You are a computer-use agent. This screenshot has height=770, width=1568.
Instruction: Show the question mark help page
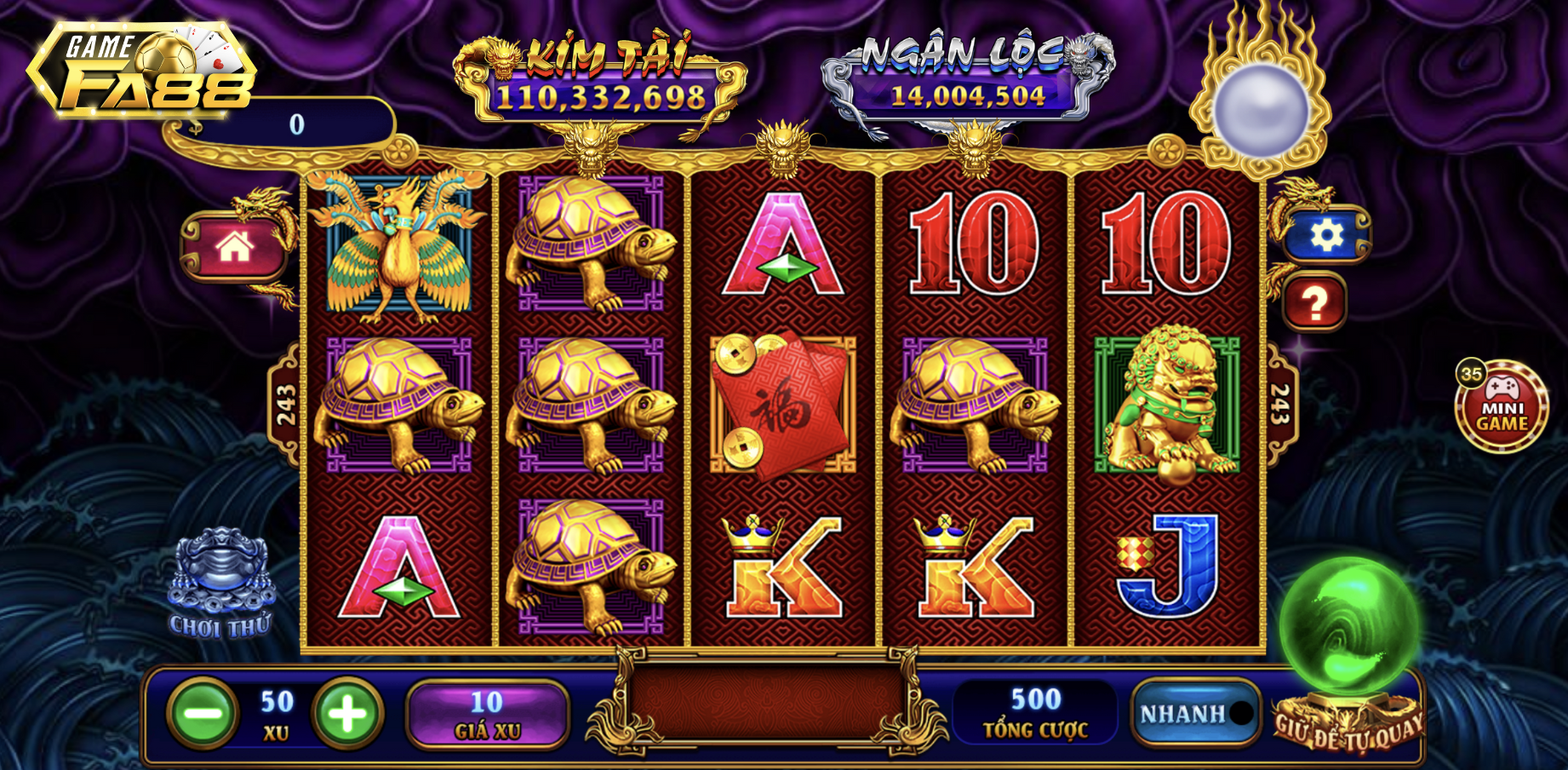1314,302
